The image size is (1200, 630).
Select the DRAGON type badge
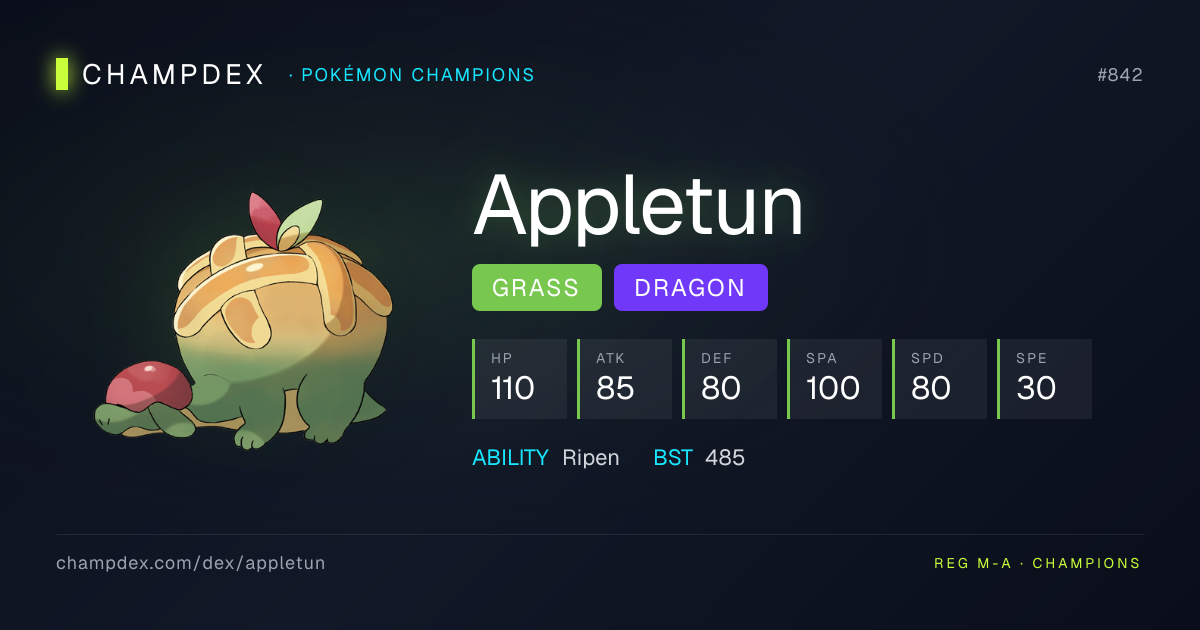690,288
